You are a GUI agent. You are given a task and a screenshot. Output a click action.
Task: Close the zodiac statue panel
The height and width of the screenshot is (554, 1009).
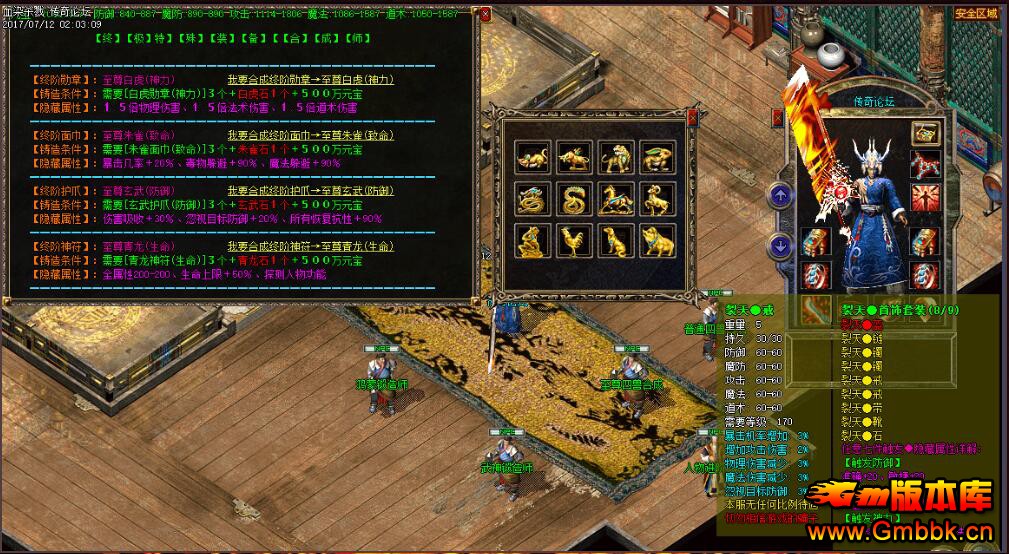click(691, 117)
